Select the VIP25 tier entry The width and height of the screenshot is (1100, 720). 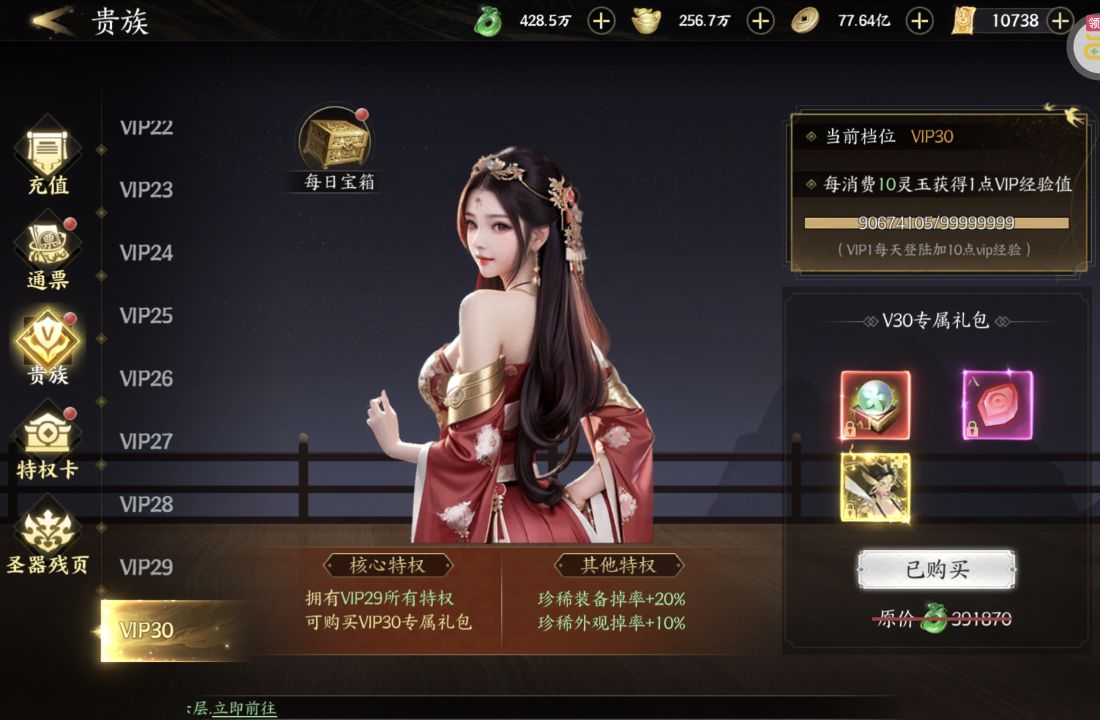pos(147,315)
